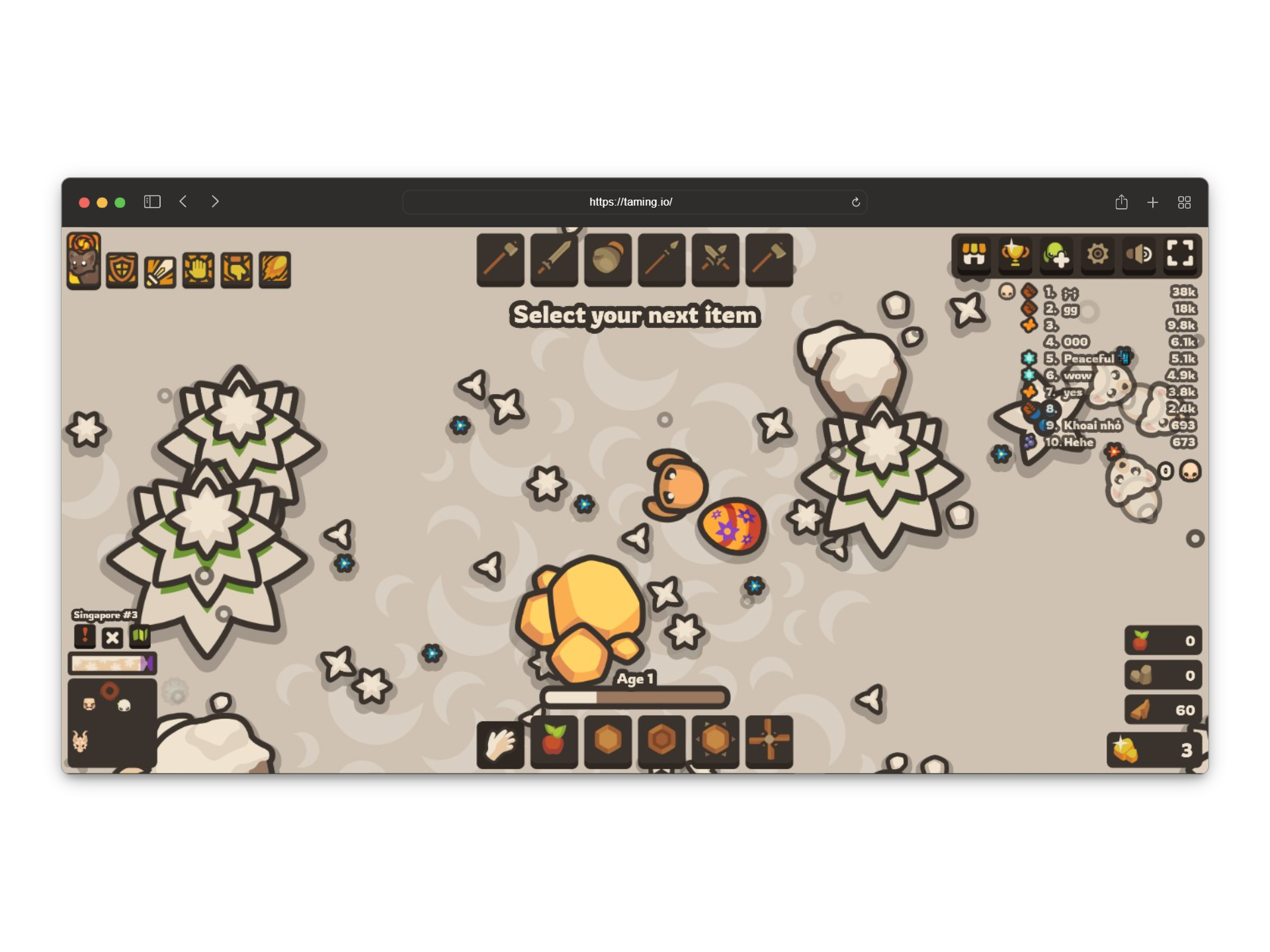The width and height of the screenshot is (1270, 952).
Task: Open settings with the gear icon
Action: click(1098, 255)
